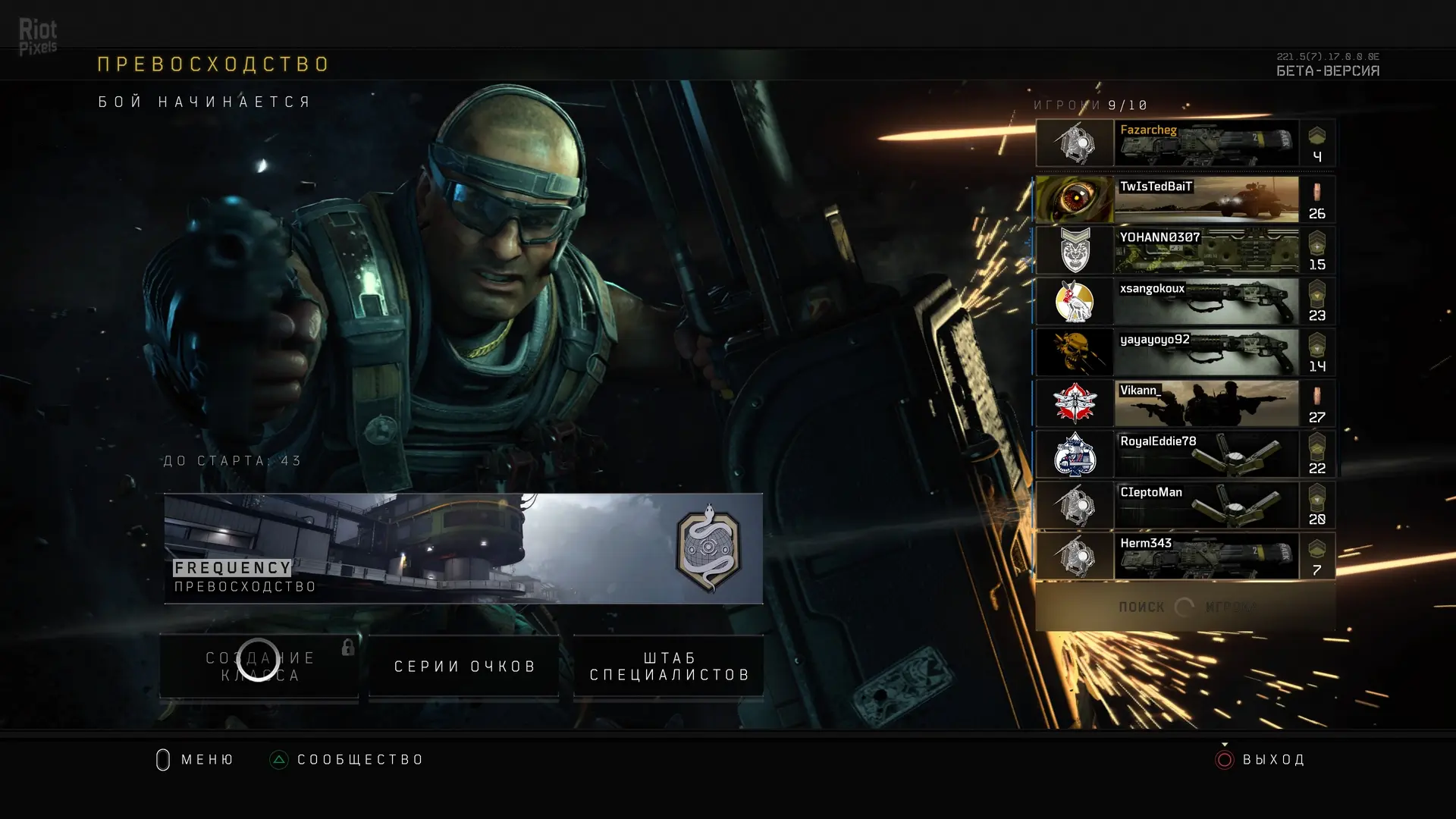This screenshot has height=819, width=1456.
Task: Open Штаб специалистов menu
Action: (669, 666)
